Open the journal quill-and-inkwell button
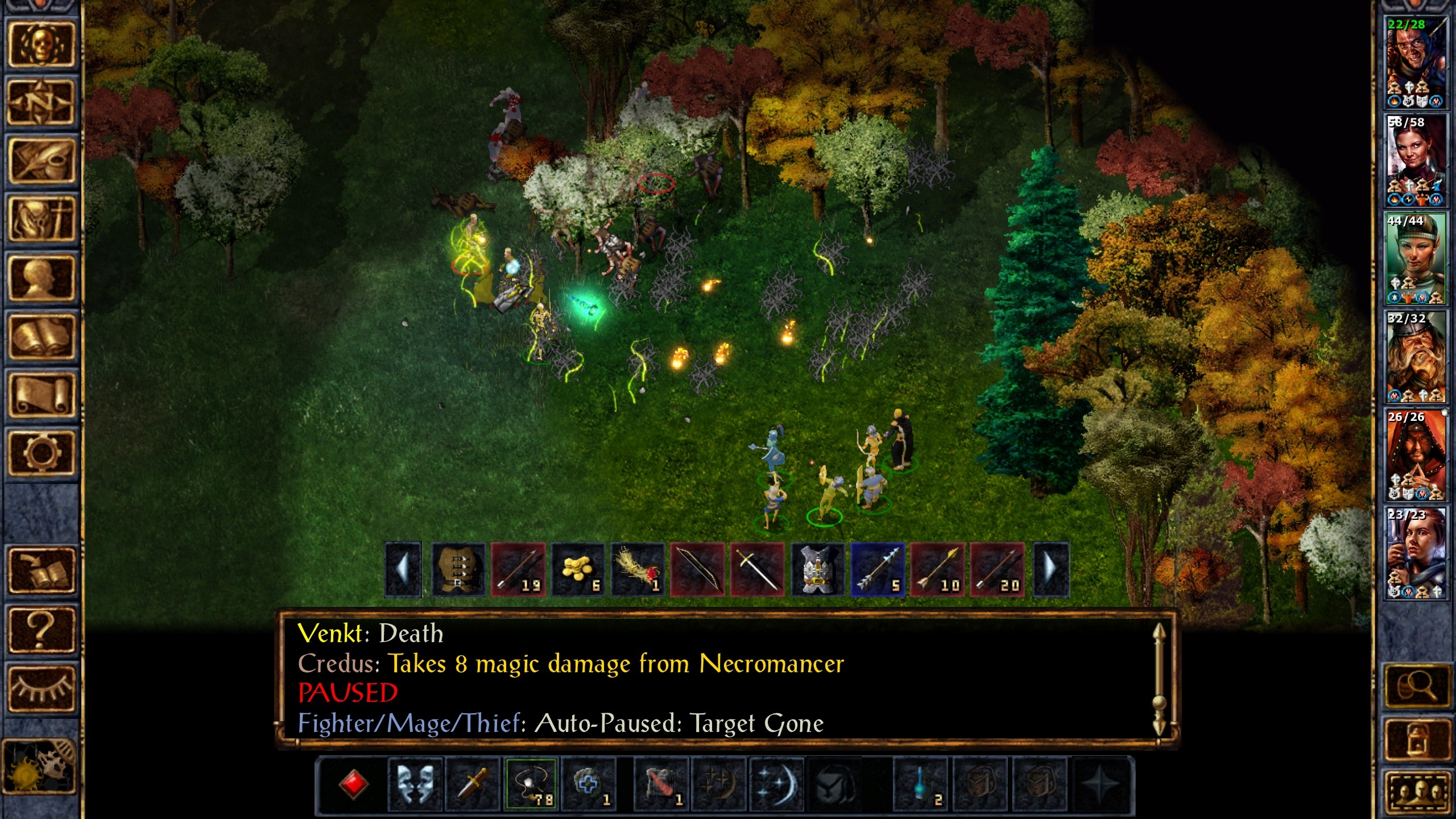Image resolution: width=1456 pixels, height=819 pixels. coord(41,161)
